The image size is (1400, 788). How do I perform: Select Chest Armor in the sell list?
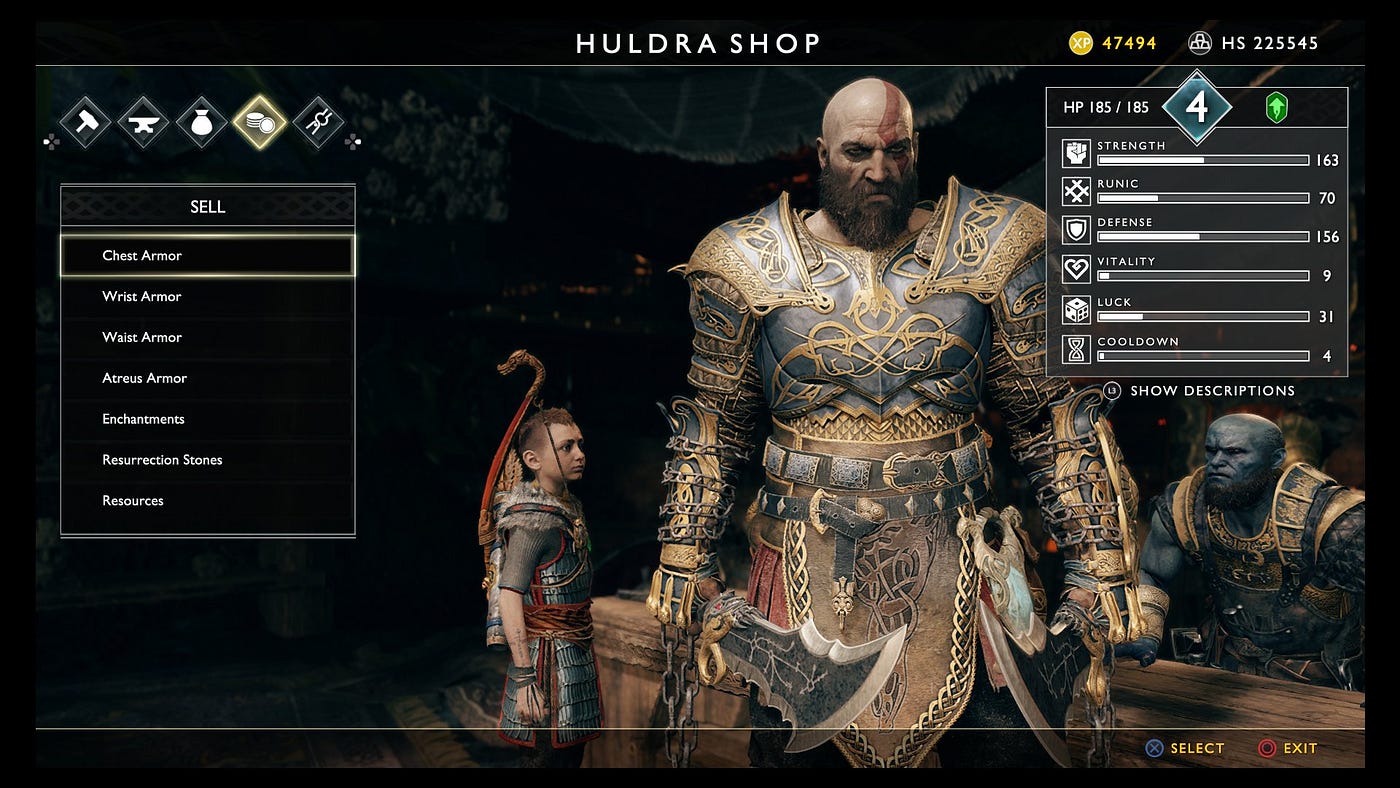[207, 255]
